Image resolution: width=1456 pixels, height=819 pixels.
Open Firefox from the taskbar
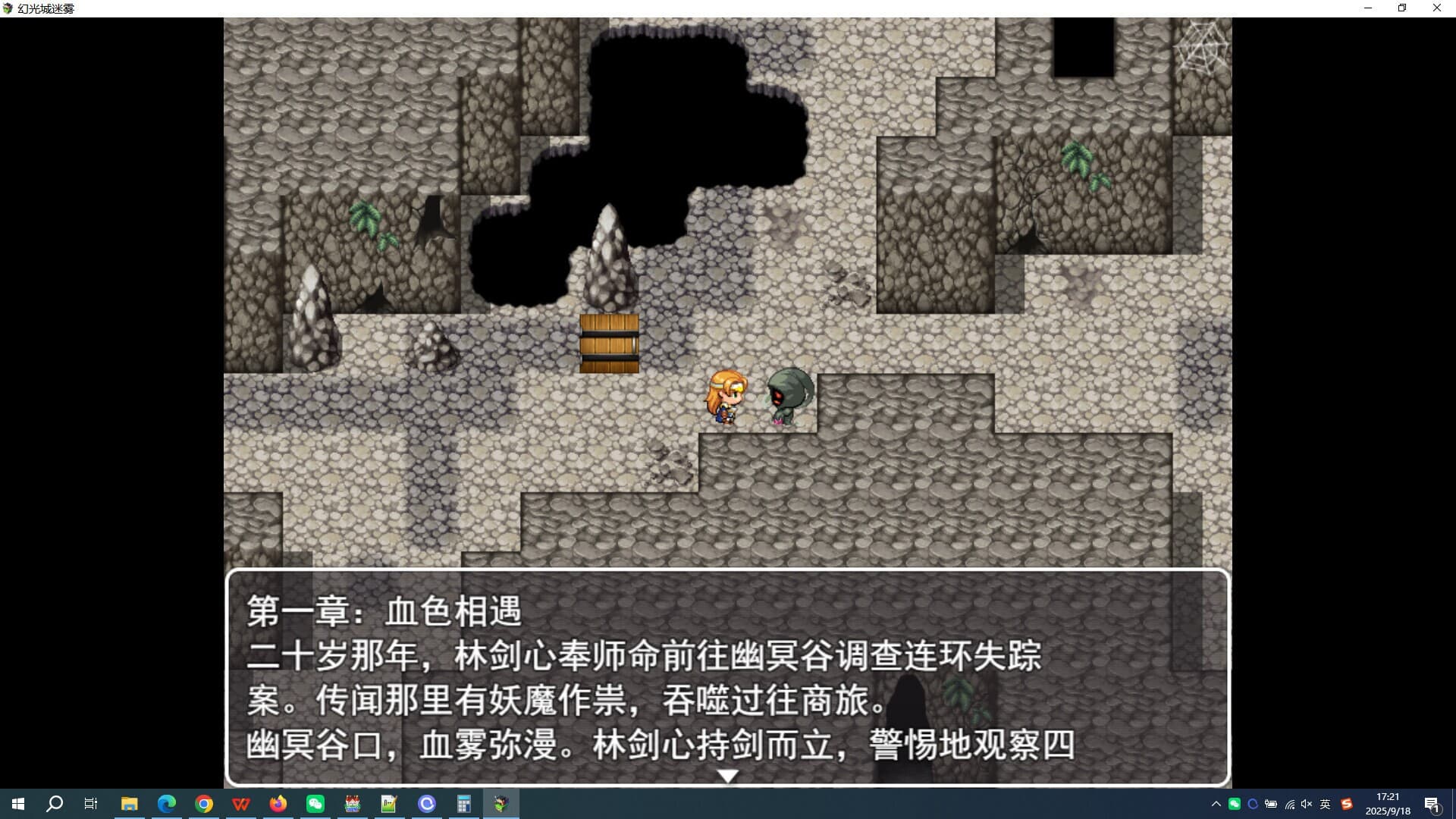pos(278,804)
